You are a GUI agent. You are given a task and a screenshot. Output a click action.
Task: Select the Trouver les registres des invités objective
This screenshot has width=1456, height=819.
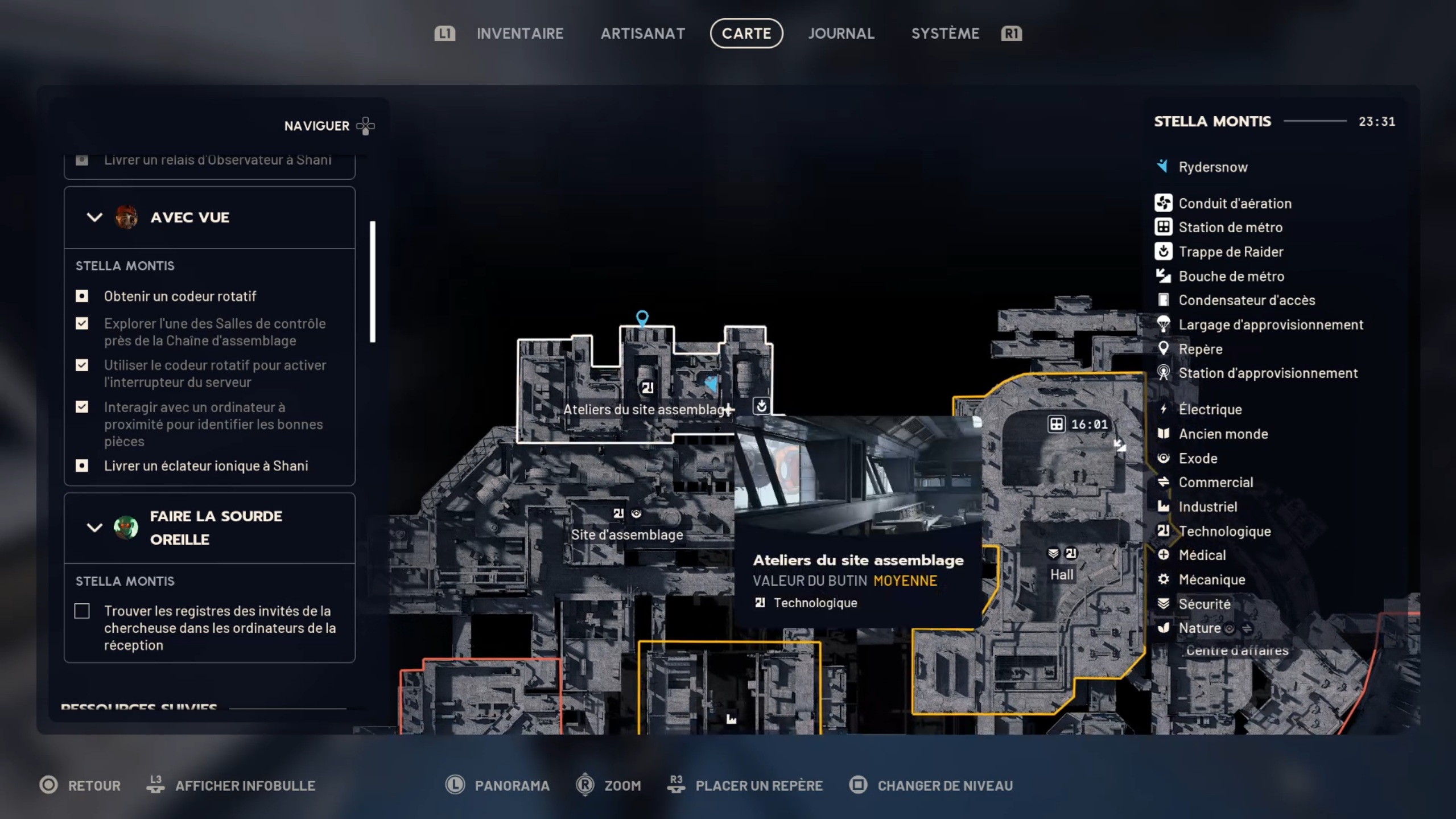click(x=219, y=628)
